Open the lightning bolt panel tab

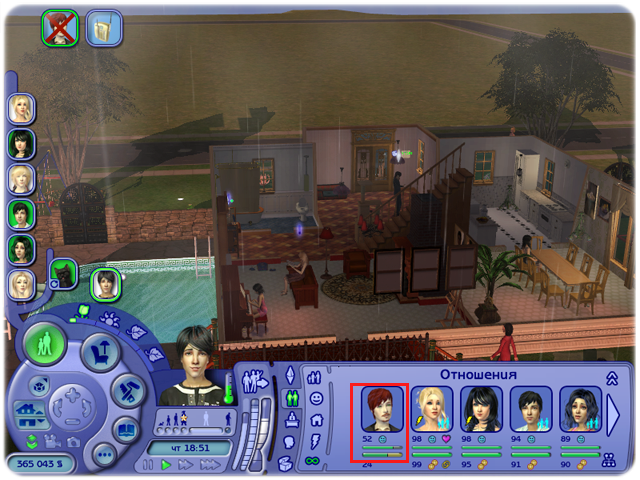[314, 439]
